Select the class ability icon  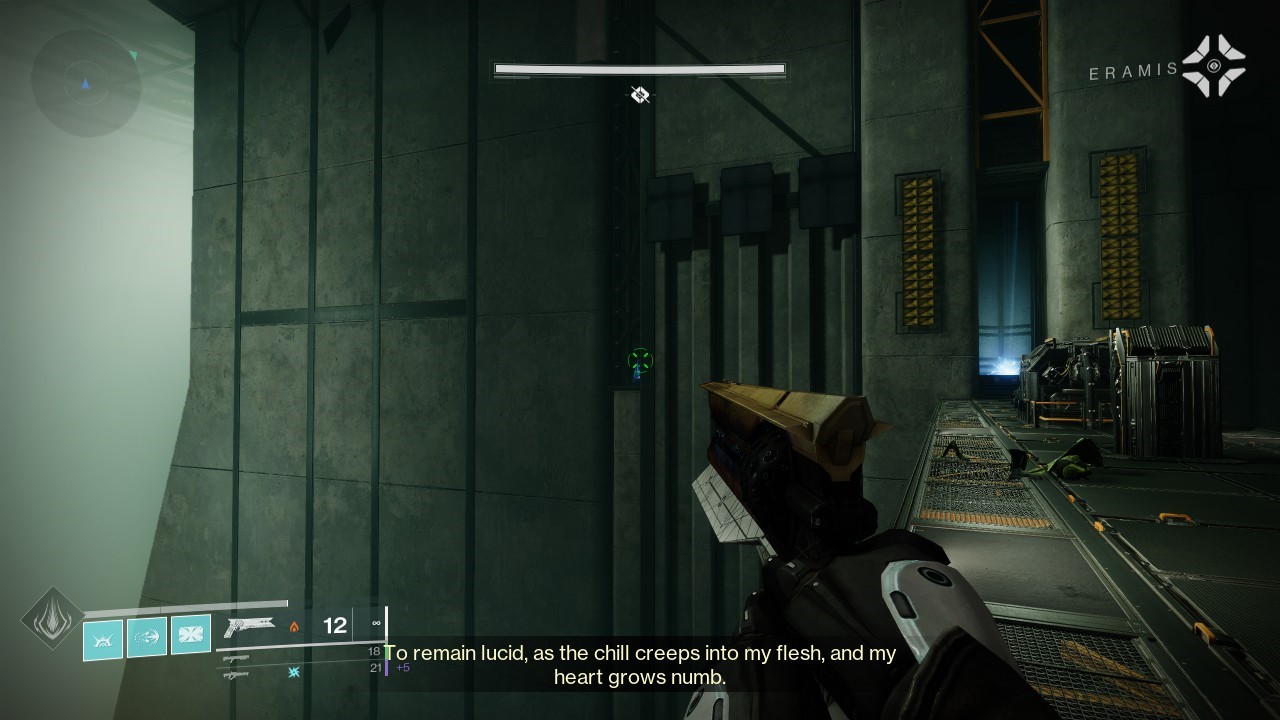(101, 638)
